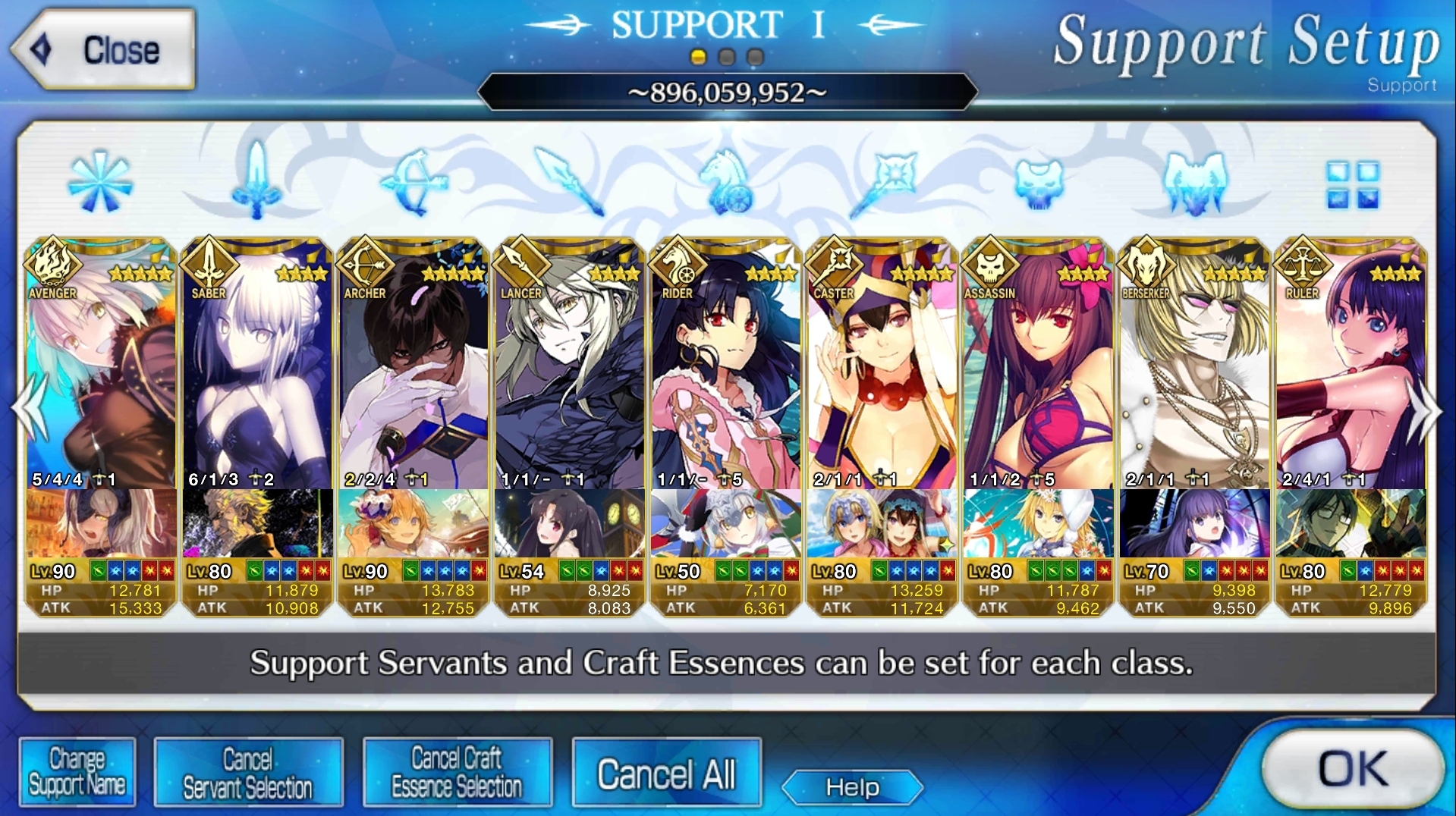Open the Help guide
This screenshot has height=816, width=1456.
pyautogui.click(x=852, y=787)
